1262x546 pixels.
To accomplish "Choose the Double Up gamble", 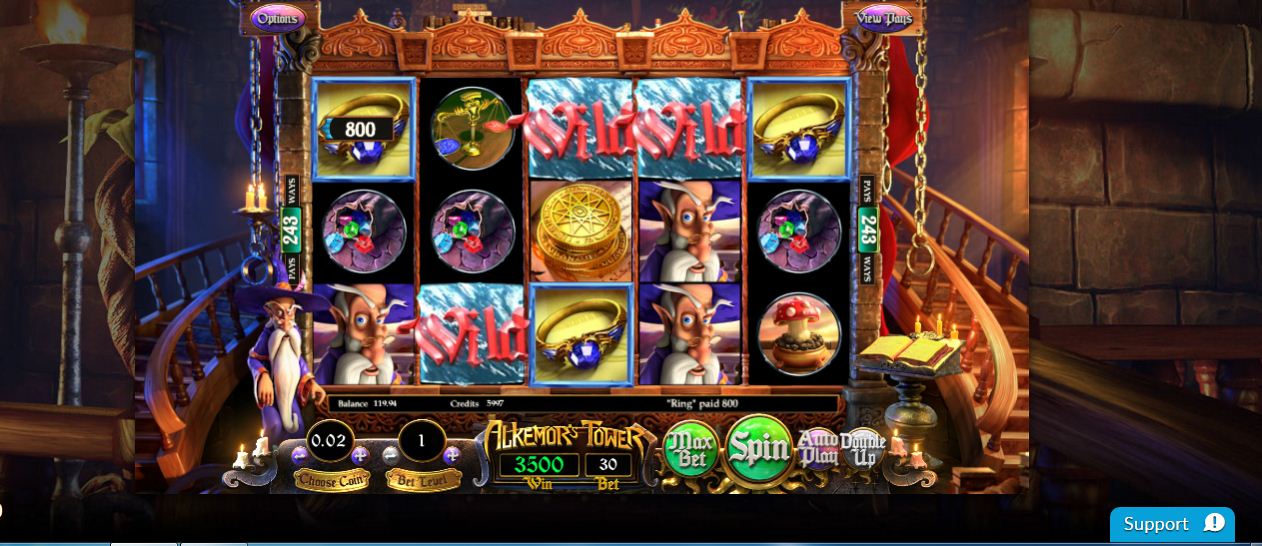I will coord(862,448).
